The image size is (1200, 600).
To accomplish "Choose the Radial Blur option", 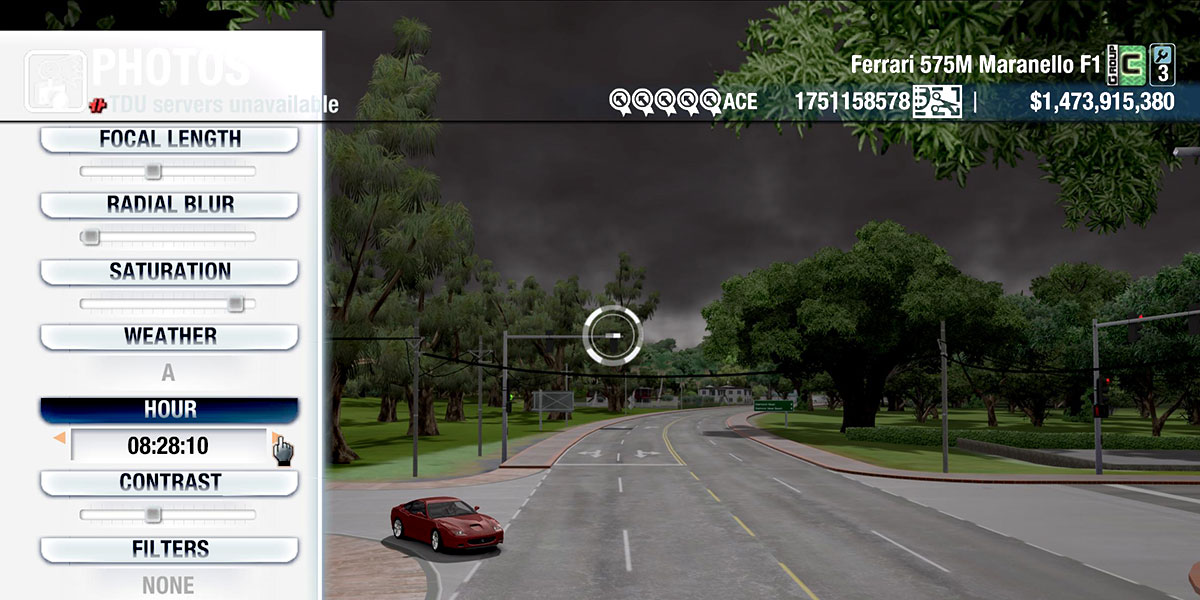I will point(169,205).
